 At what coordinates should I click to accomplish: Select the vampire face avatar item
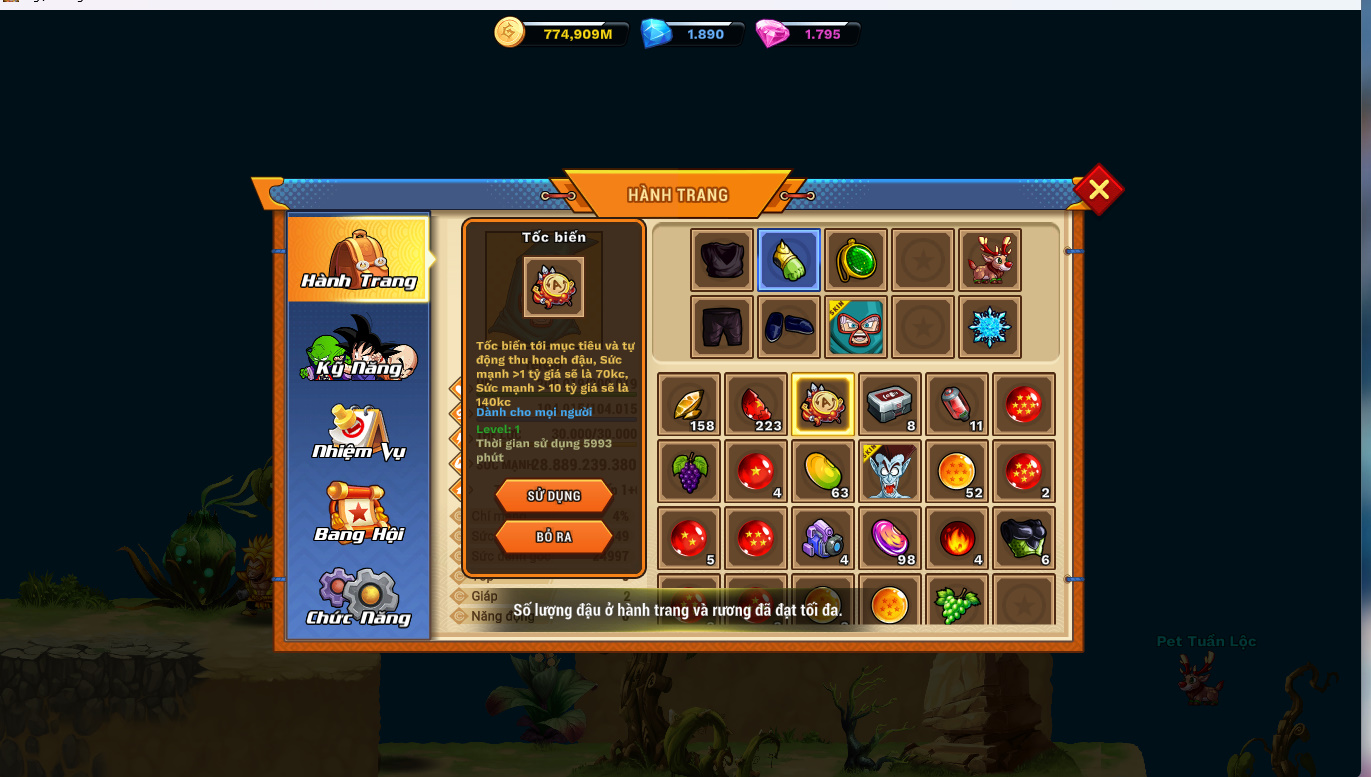890,471
